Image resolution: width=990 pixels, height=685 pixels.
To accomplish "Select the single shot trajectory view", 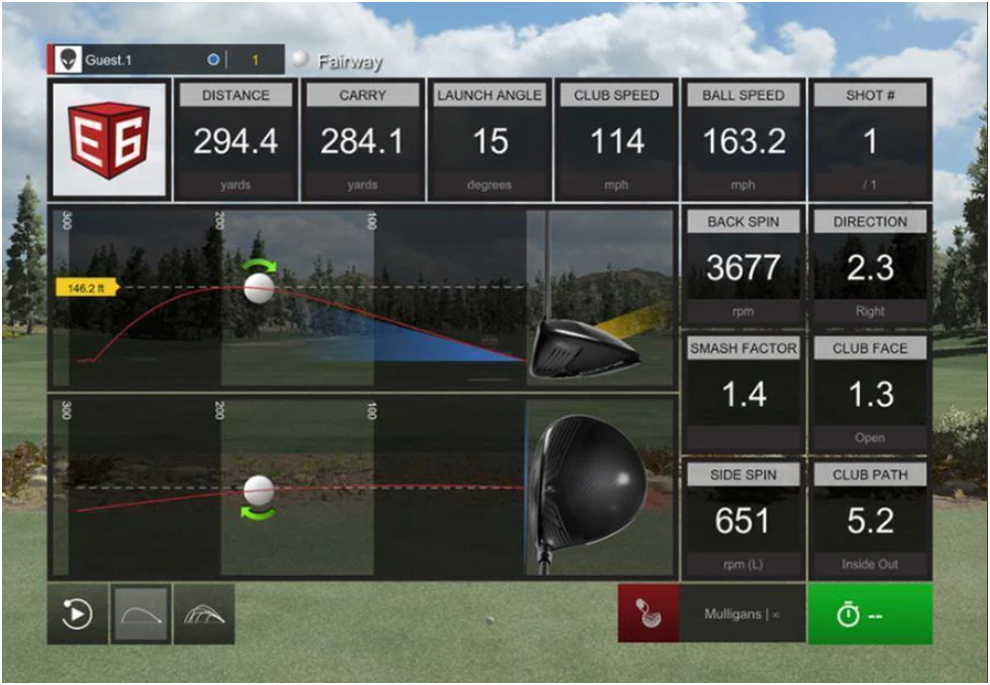I will (141, 614).
